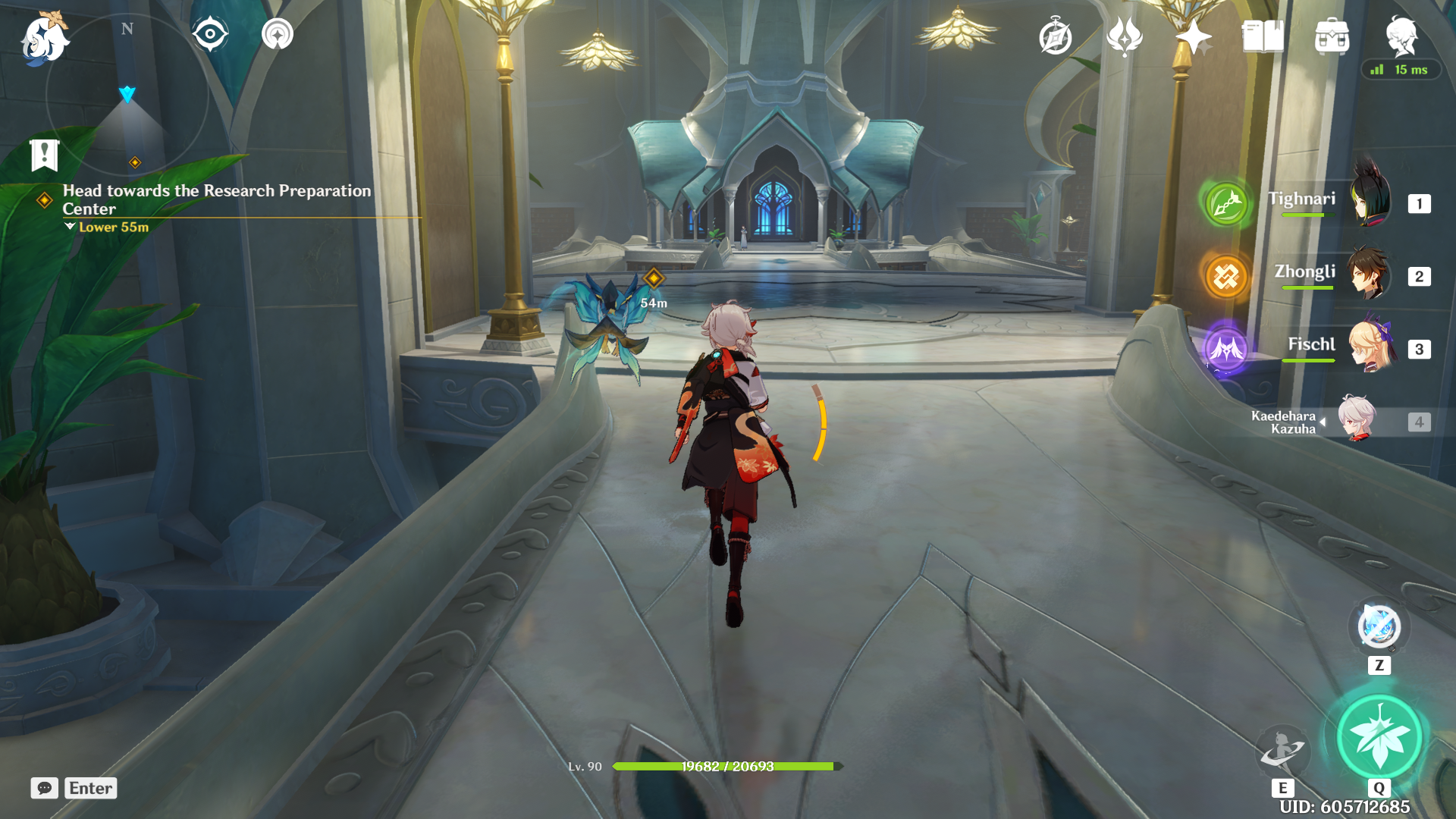Open the inventory bag
1456x819 pixels.
point(1332,36)
